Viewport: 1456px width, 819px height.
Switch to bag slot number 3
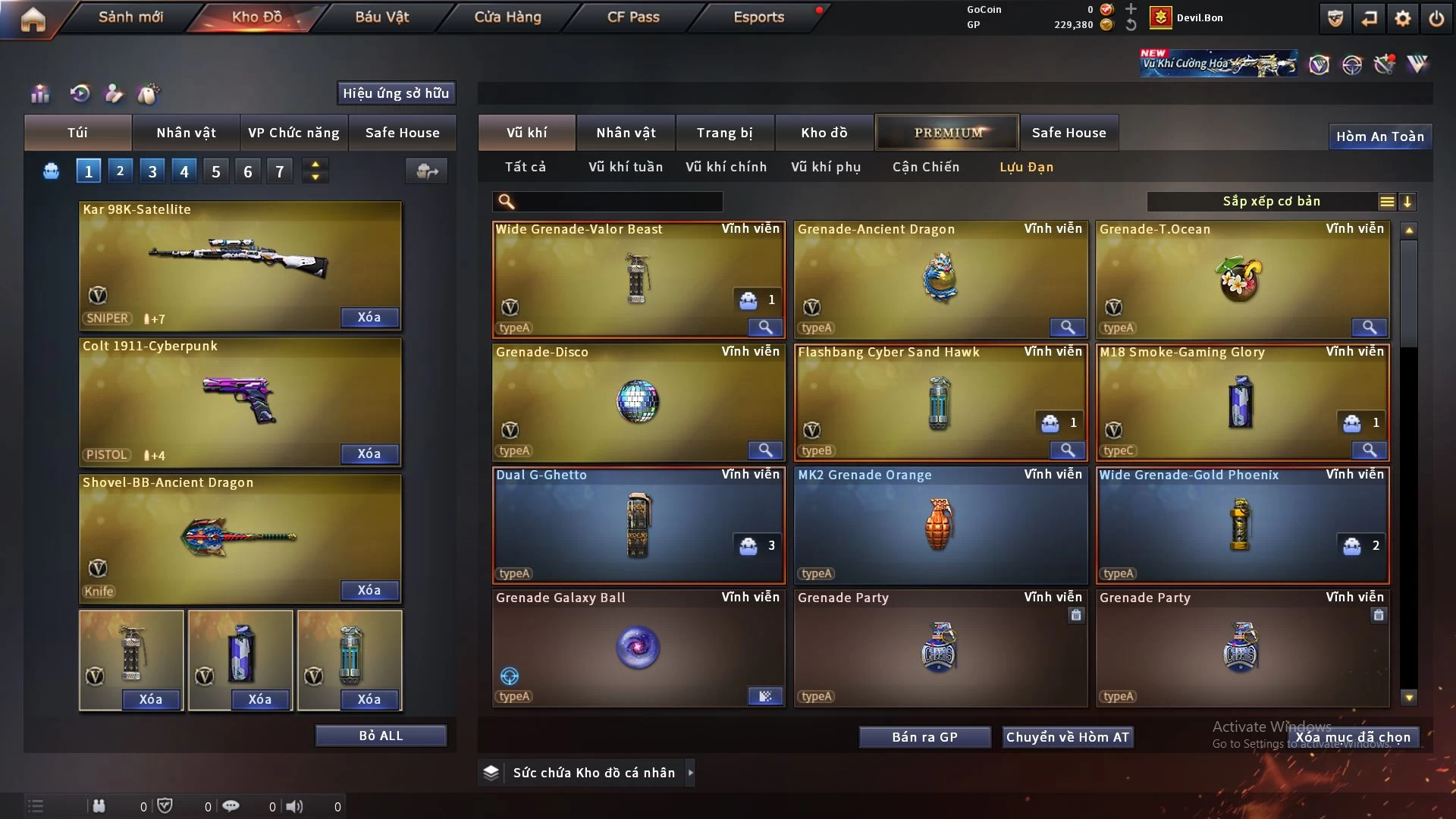point(152,171)
